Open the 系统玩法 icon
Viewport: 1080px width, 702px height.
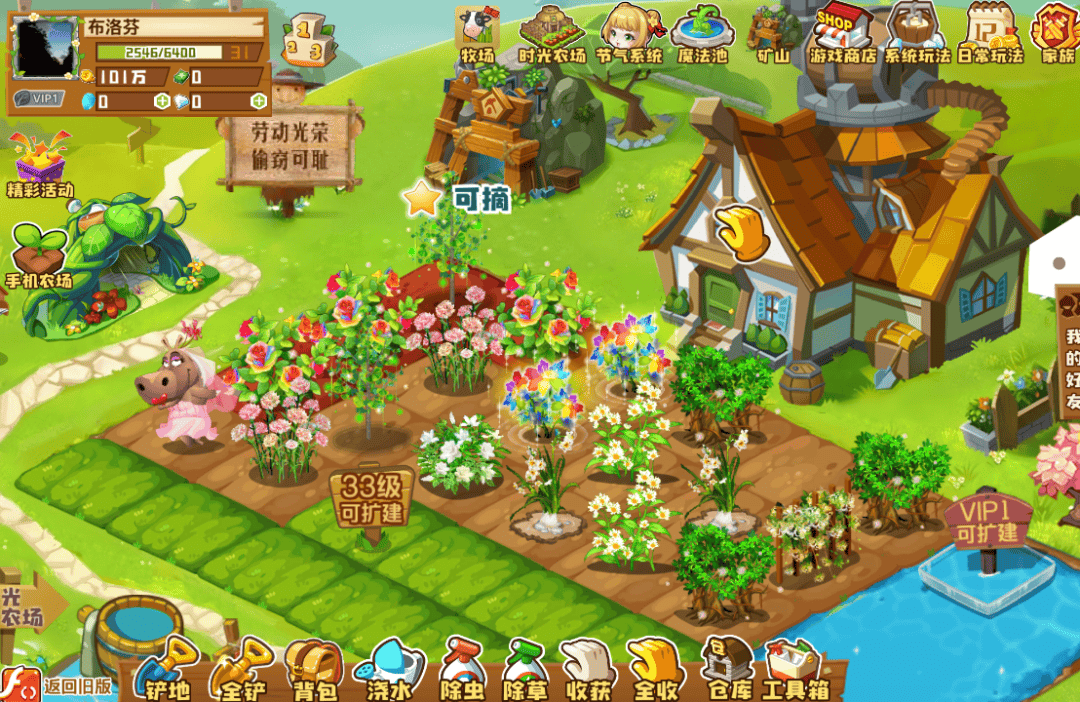(916, 34)
